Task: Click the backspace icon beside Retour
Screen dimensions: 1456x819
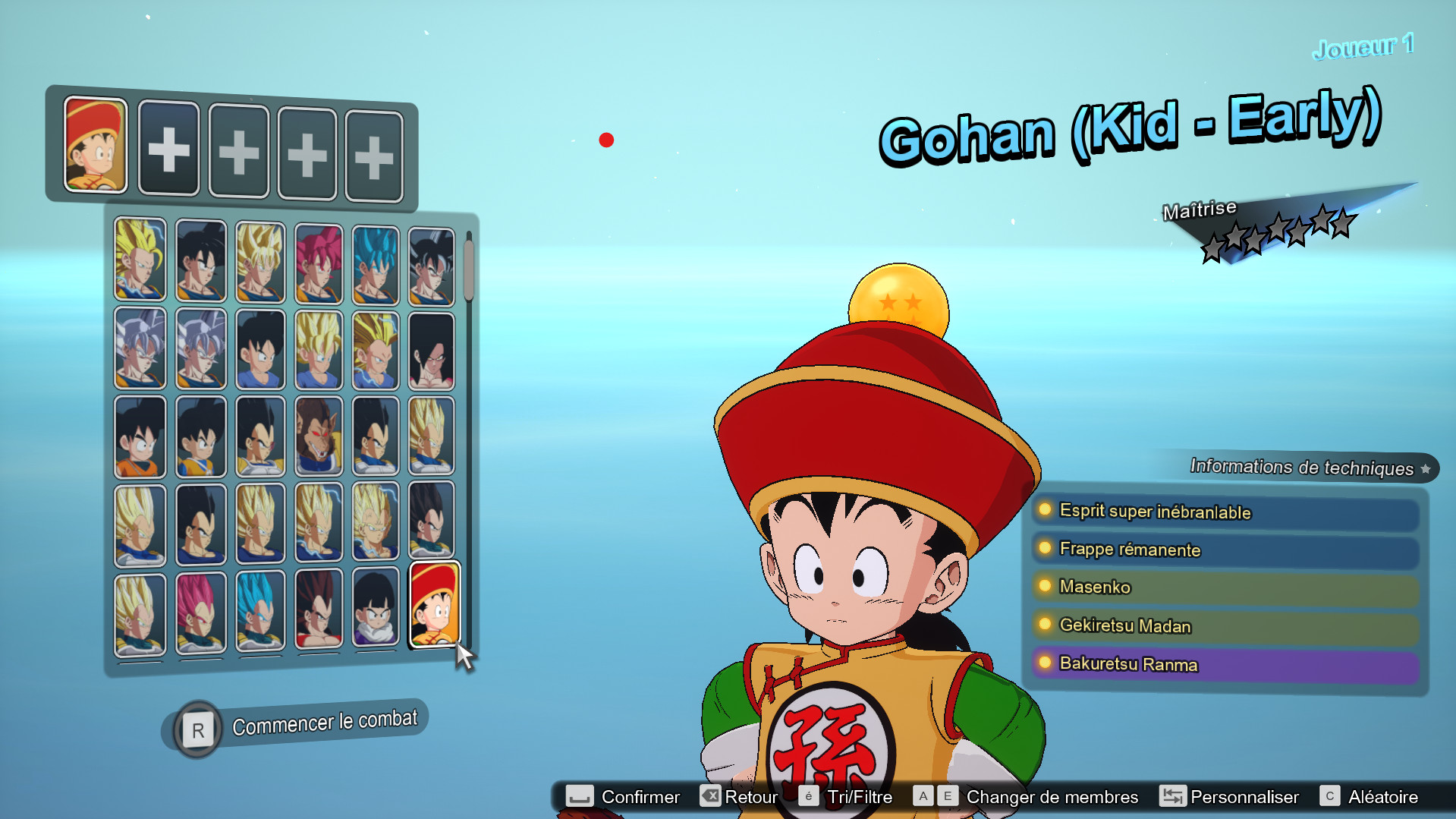Action: (x=709, y=796)
